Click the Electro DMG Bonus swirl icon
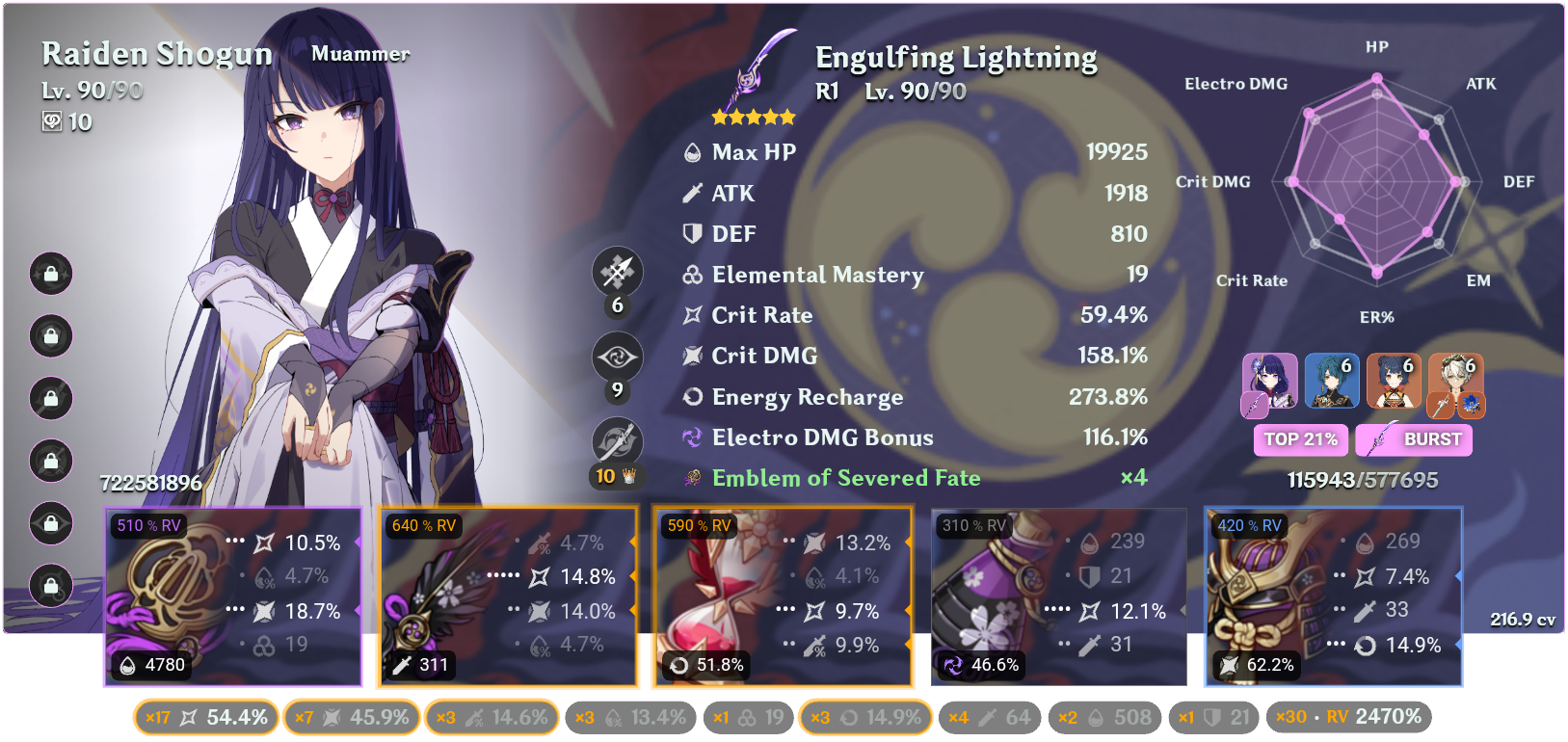 coord(691,437)
